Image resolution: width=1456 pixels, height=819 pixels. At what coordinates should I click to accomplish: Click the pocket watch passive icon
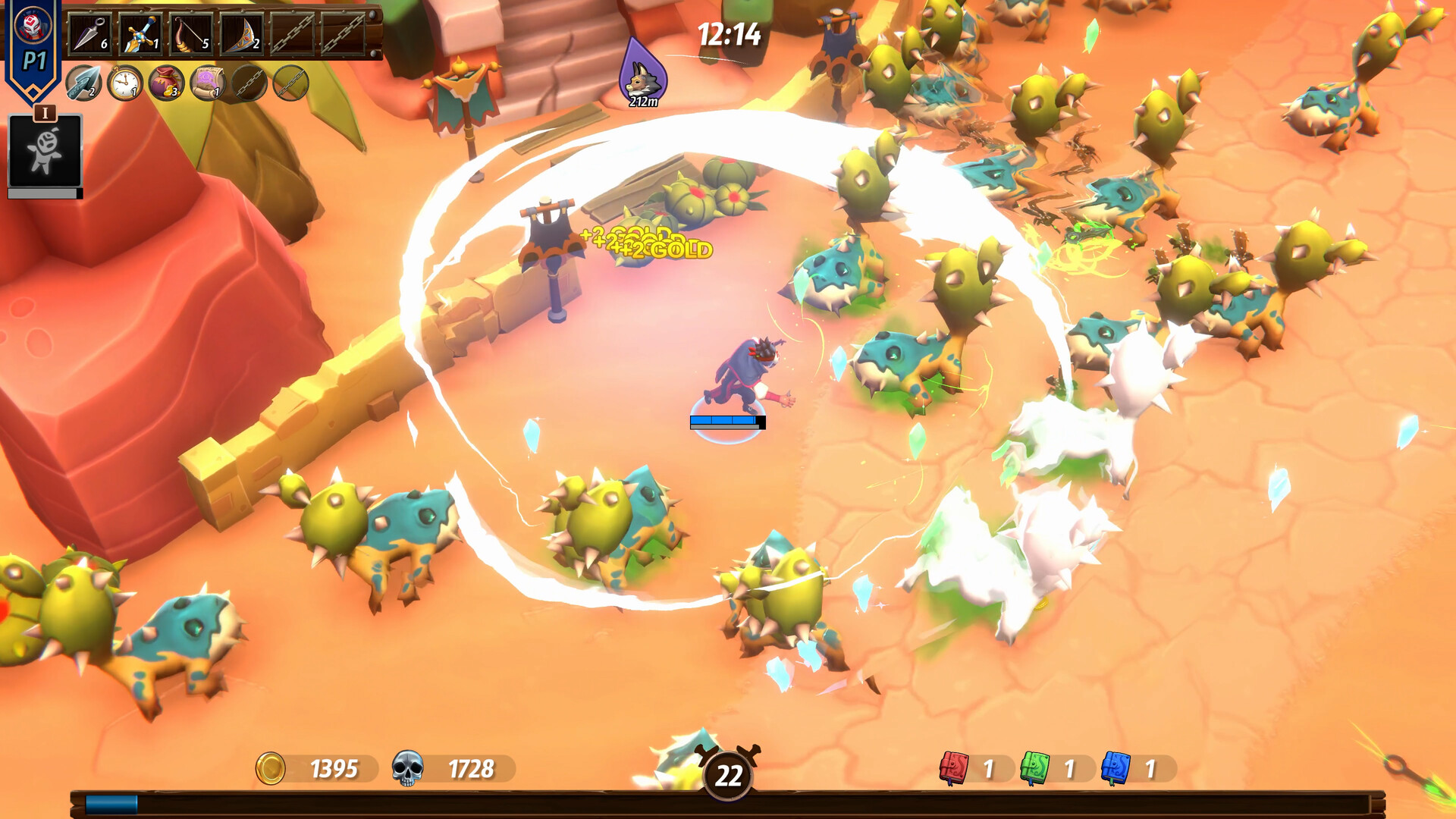click(124, 83)
